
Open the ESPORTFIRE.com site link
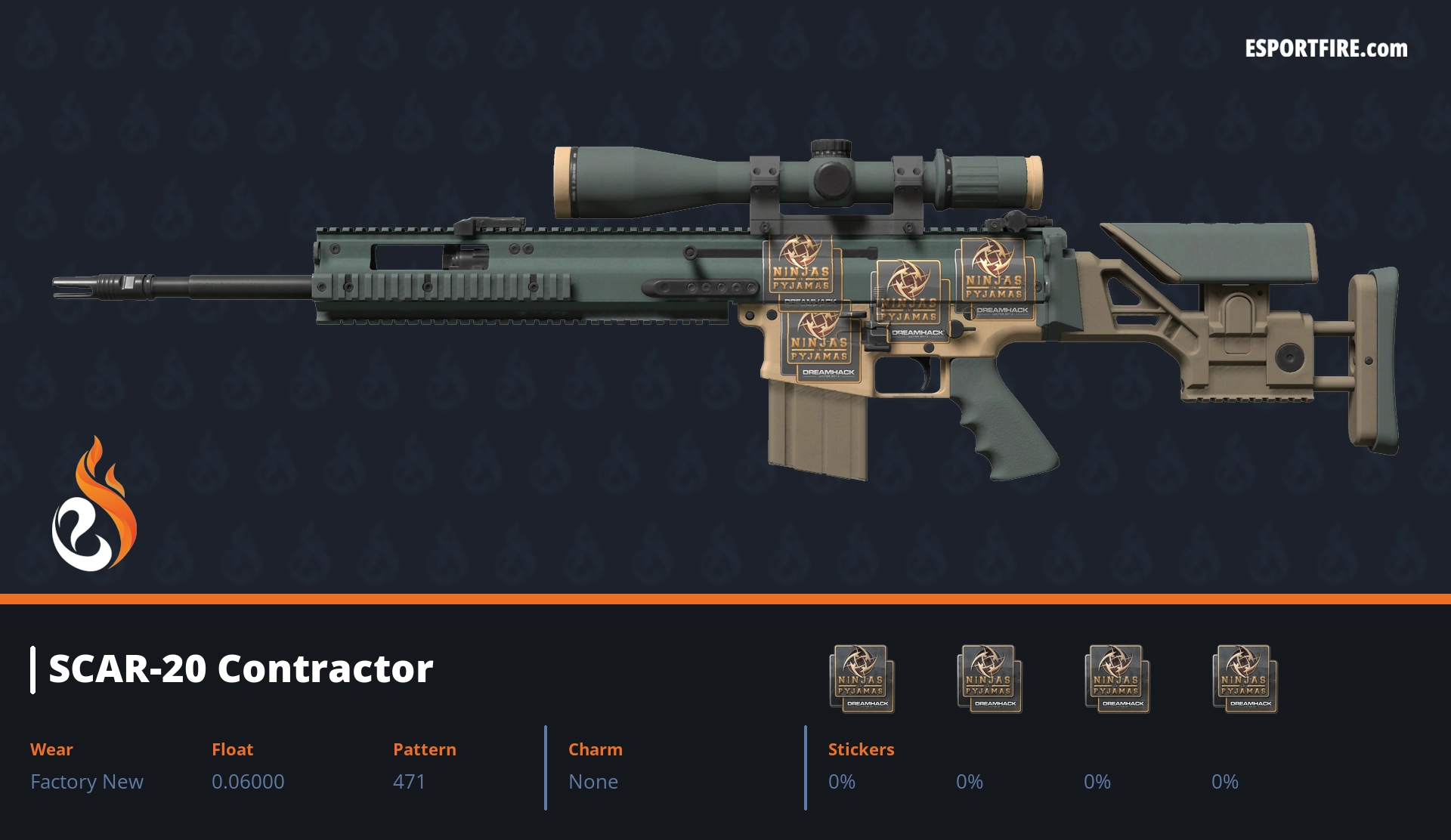[1326, 49]
